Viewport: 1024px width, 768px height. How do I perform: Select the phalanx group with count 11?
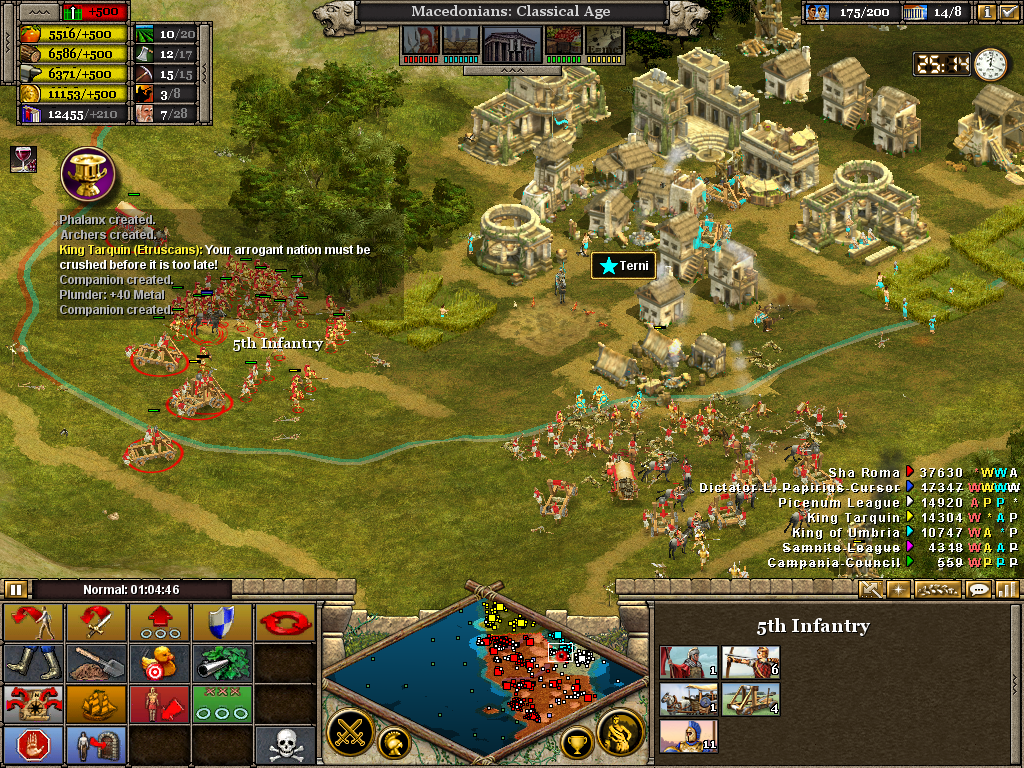pos(689,736)
